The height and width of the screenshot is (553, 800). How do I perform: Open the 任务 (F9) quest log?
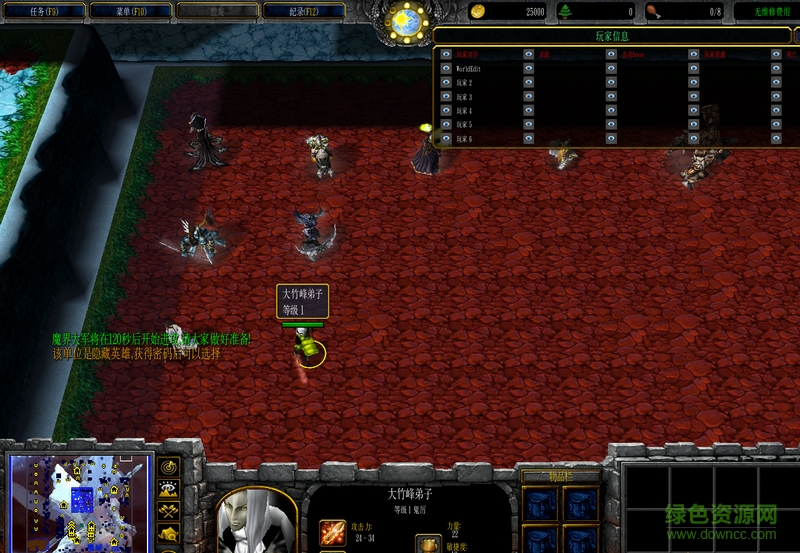tap(43, 11)
